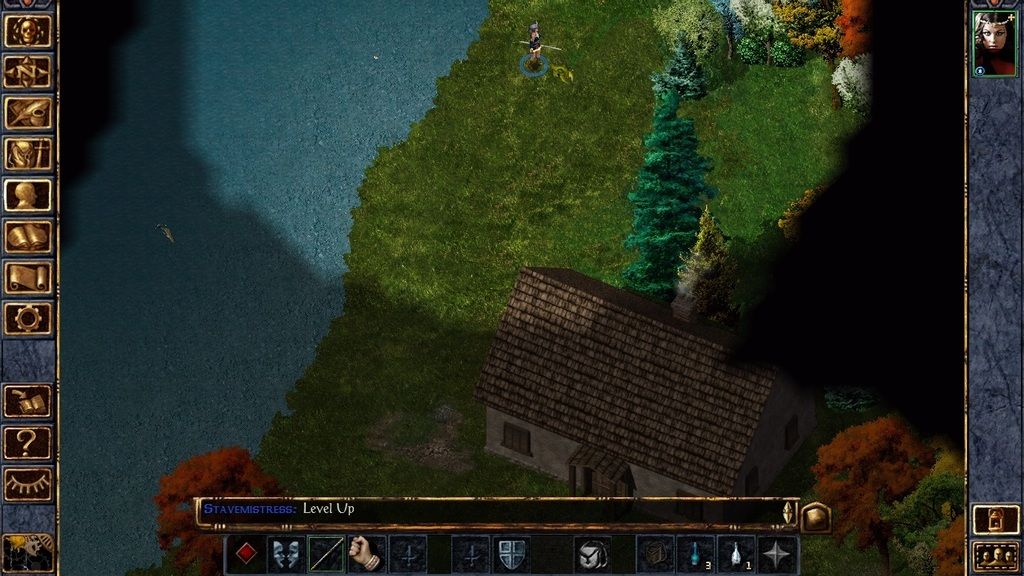Click the skull icon to return to game
1024x576 pixels.
pyautogui.click(x=28, y=30)
